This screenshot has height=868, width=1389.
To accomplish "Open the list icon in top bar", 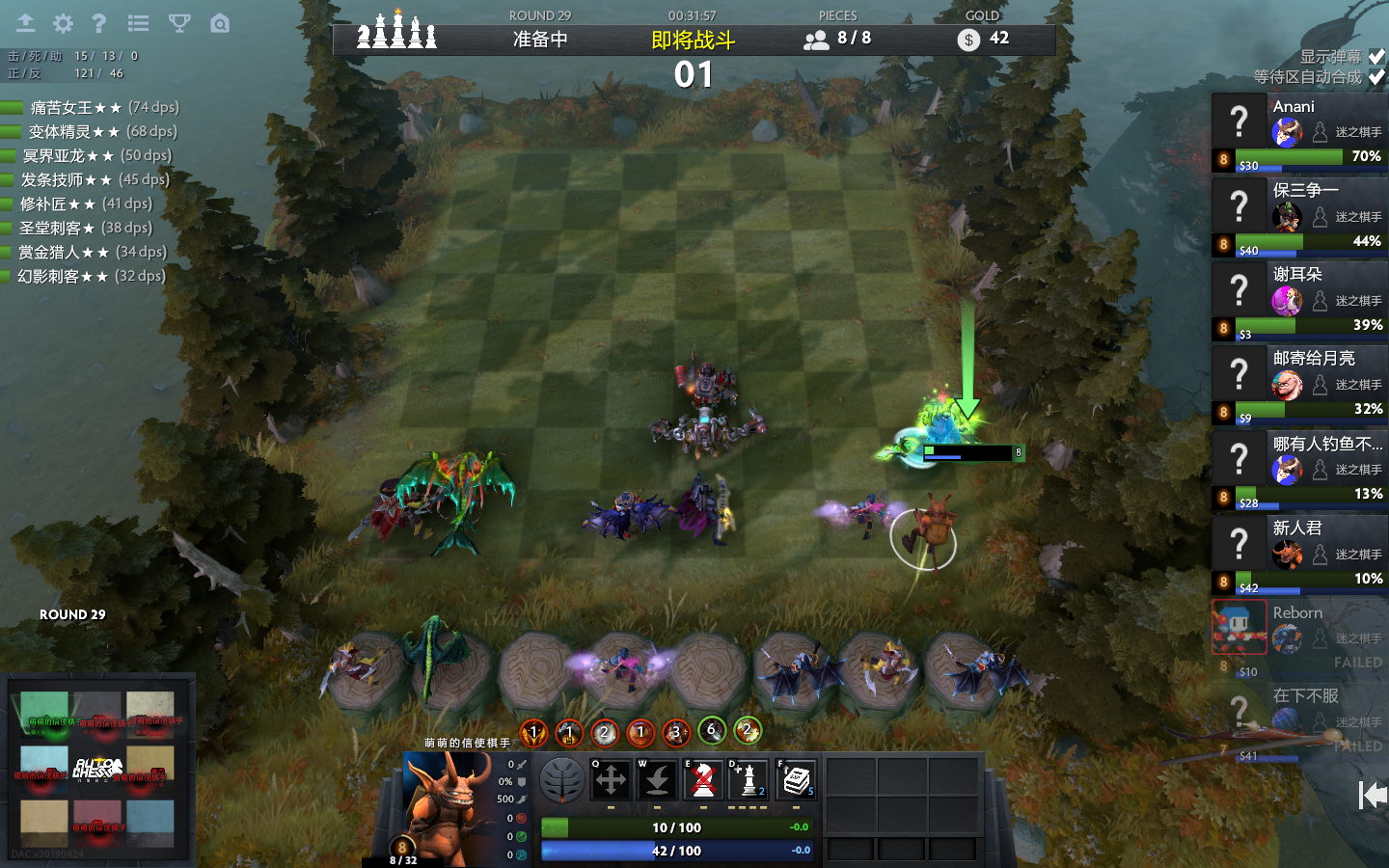I will coord(138,23).
